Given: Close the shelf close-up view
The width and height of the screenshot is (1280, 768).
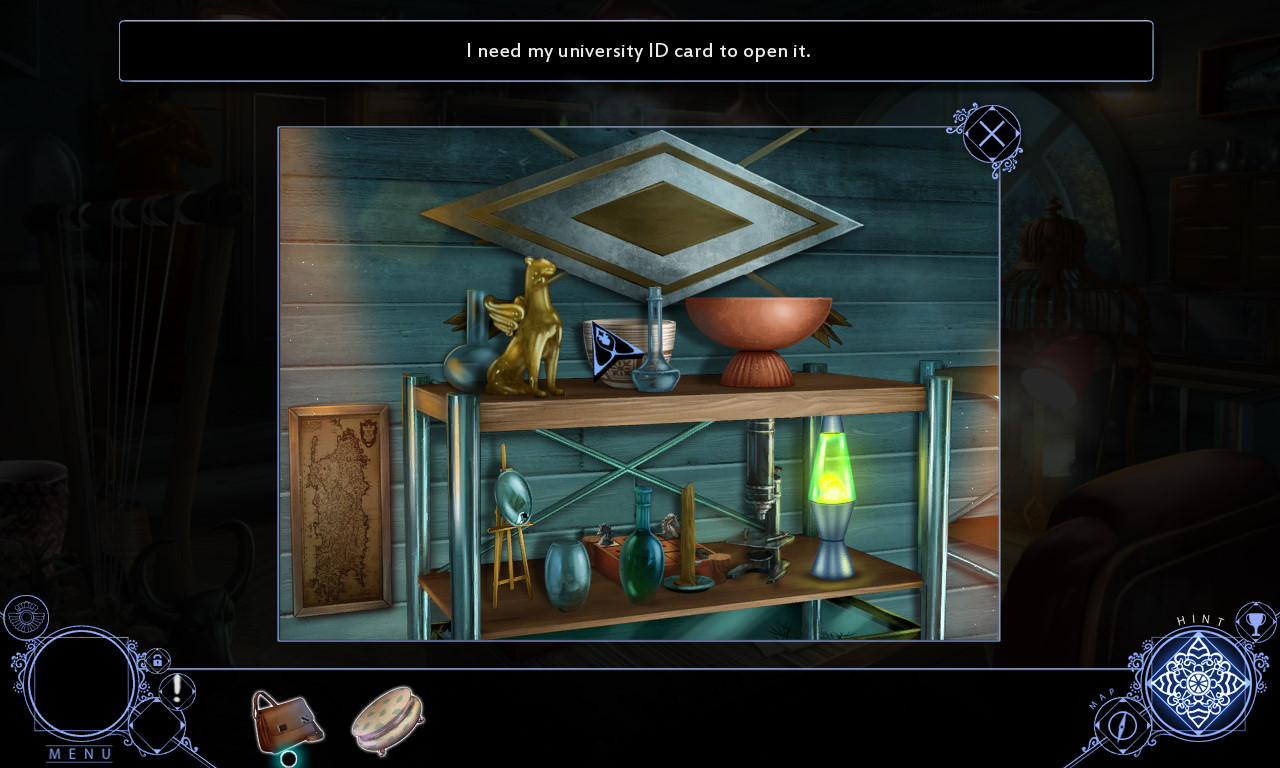Looking at the screenshot, I should coord(991,134).
